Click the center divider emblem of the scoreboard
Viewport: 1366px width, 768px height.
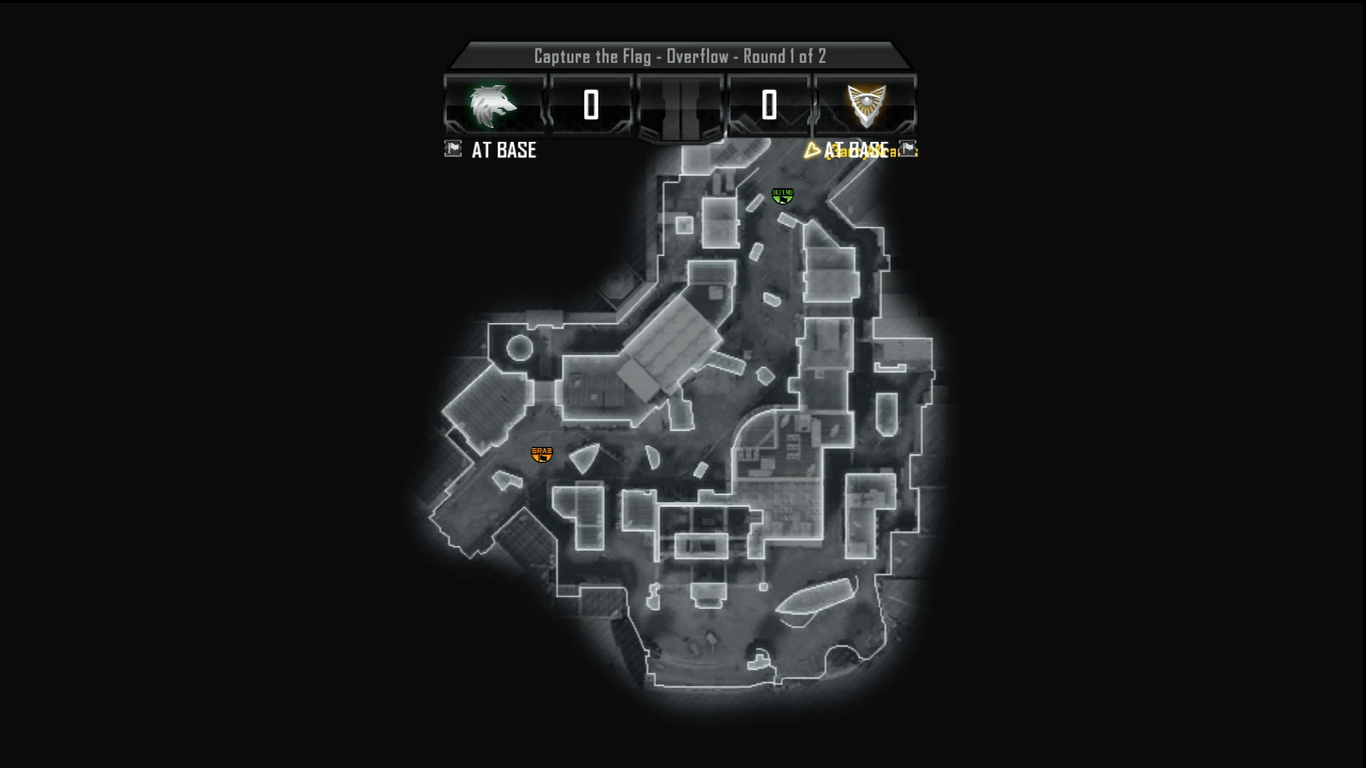pyautogui.click(x=680, y=104)
